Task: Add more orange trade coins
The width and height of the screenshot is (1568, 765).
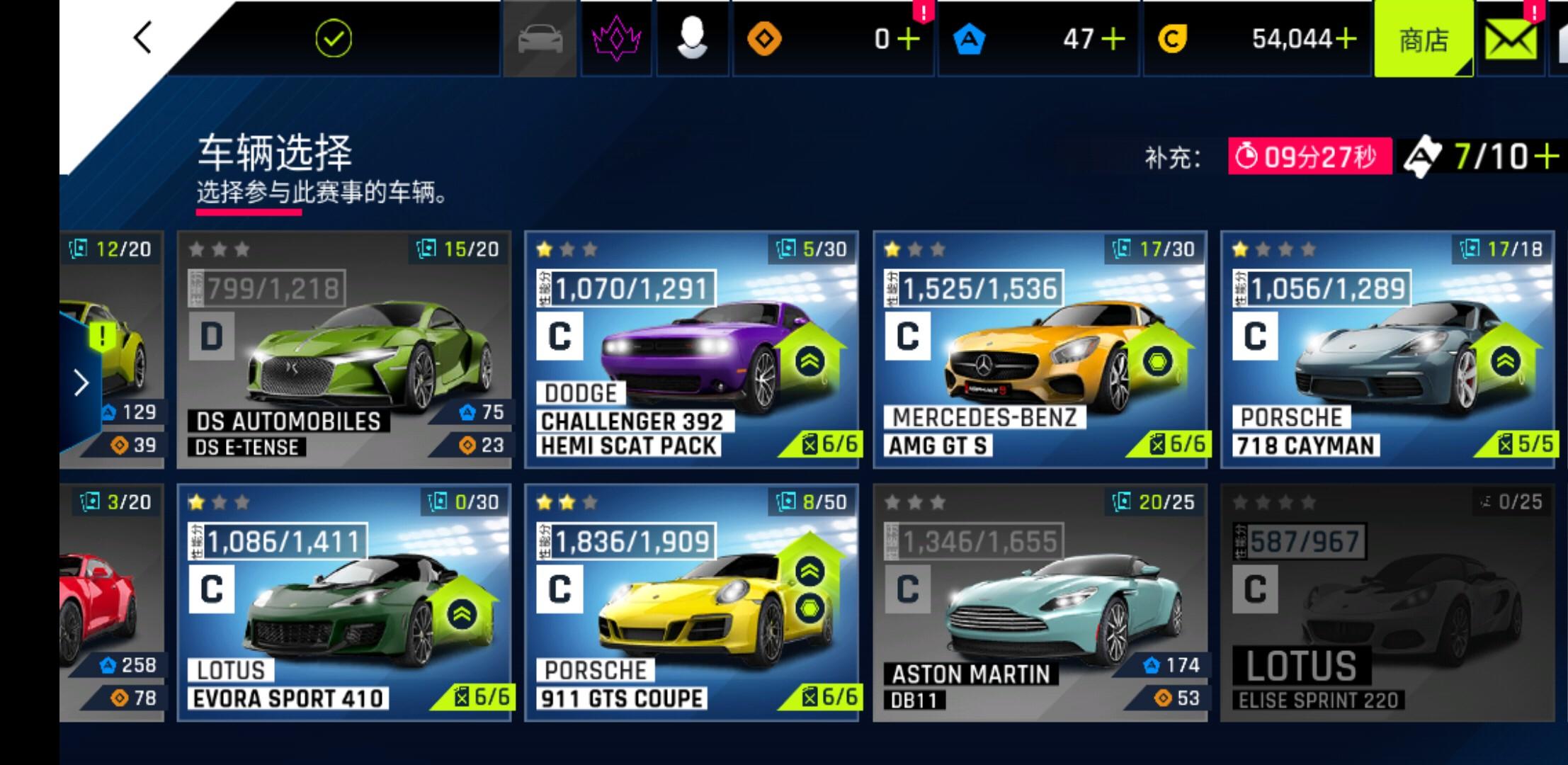Action: (x=908, y=39)
